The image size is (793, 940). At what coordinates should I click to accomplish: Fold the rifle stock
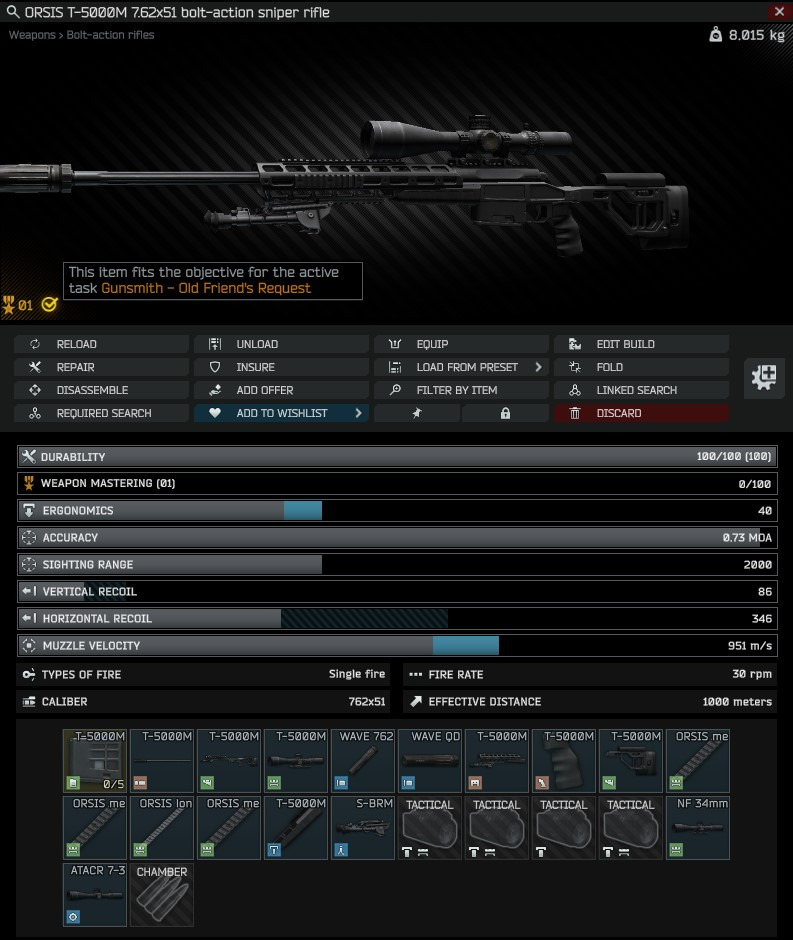pyautogui.click(x=641, y=367)
